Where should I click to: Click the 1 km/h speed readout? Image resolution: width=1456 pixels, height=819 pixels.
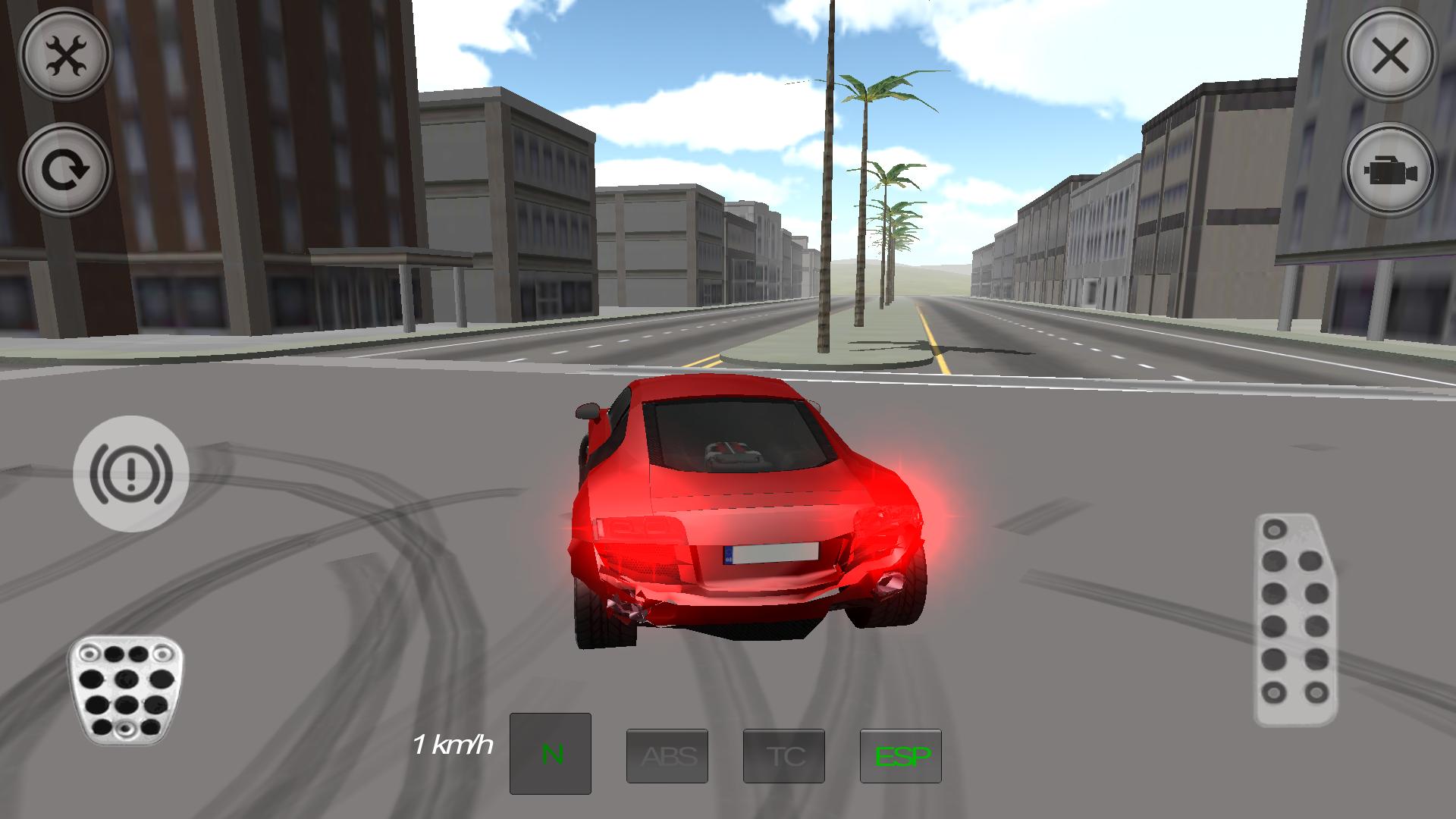click(453, 745)
